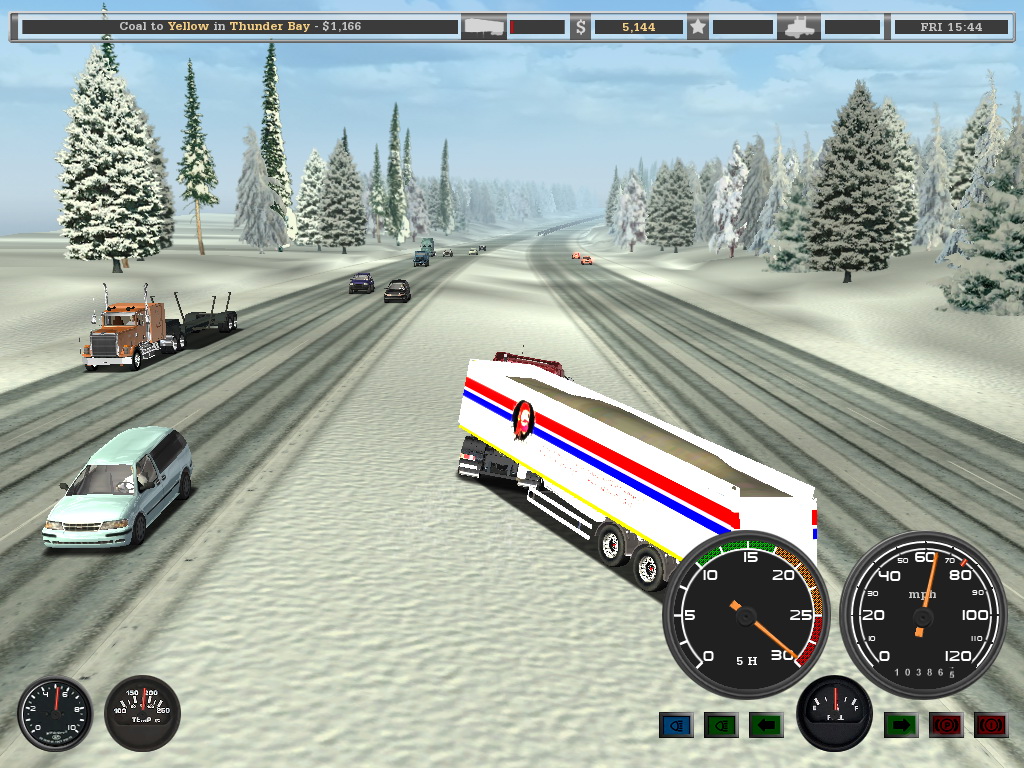1024x768 pixels.
Task: Click the trailer icon in the top bar
Action: click(x=483, y=27)
